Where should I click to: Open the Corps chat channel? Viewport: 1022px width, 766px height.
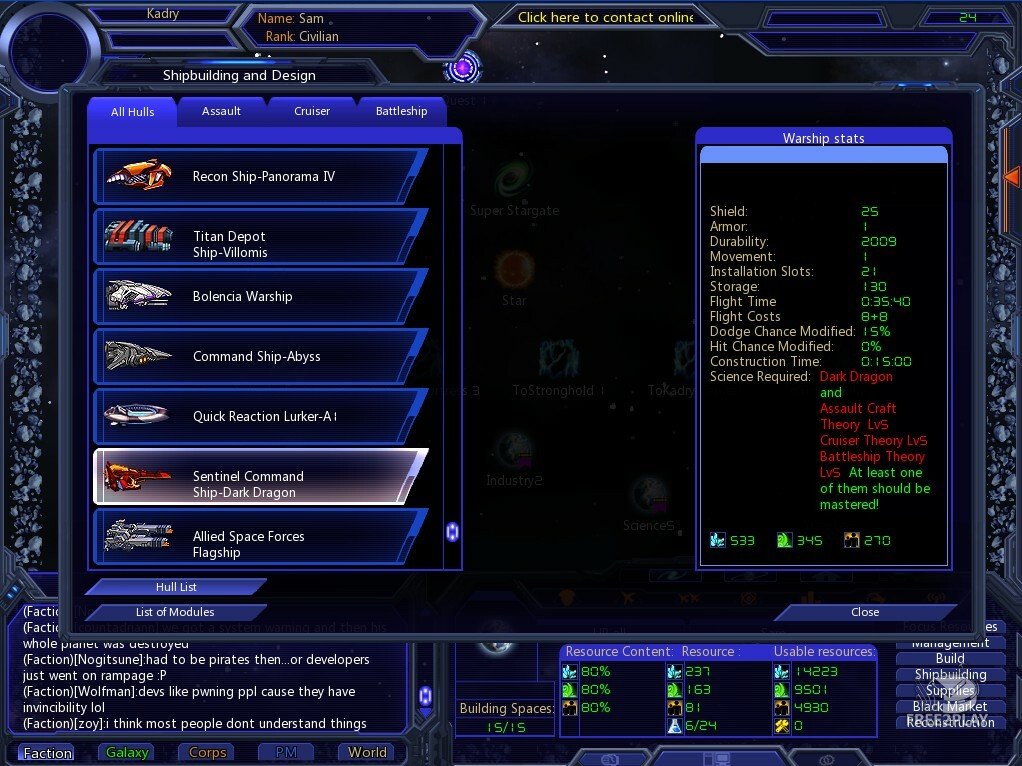click(x=207, y=753)
